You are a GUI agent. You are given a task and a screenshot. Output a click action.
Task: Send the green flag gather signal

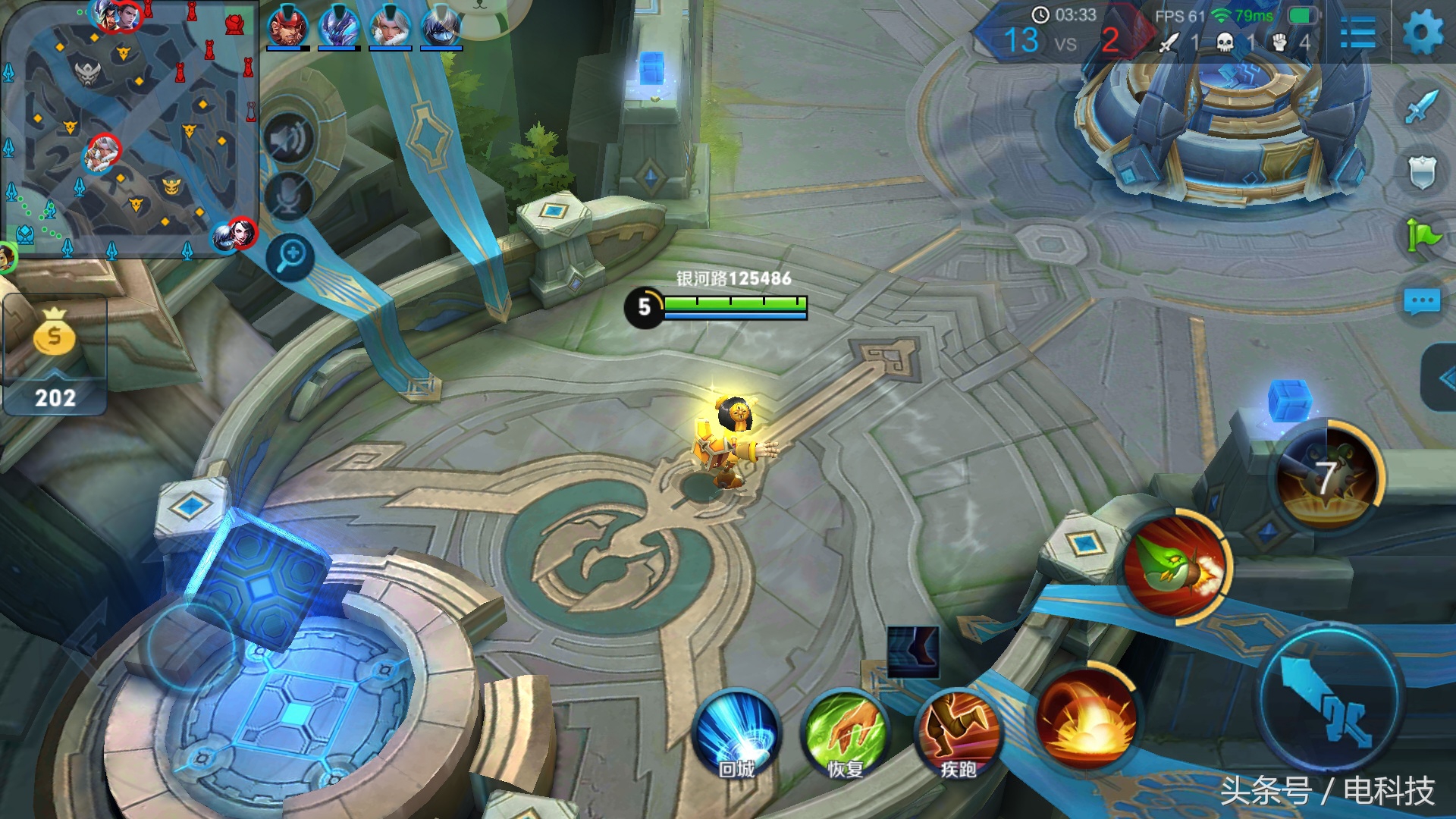tap(1422, 236)
